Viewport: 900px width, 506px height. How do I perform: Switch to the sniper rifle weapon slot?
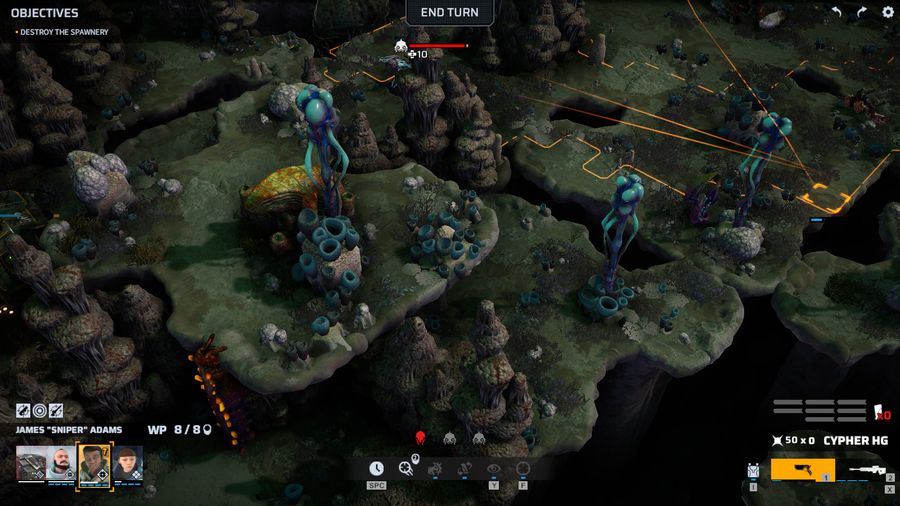(x=868, y=469)
